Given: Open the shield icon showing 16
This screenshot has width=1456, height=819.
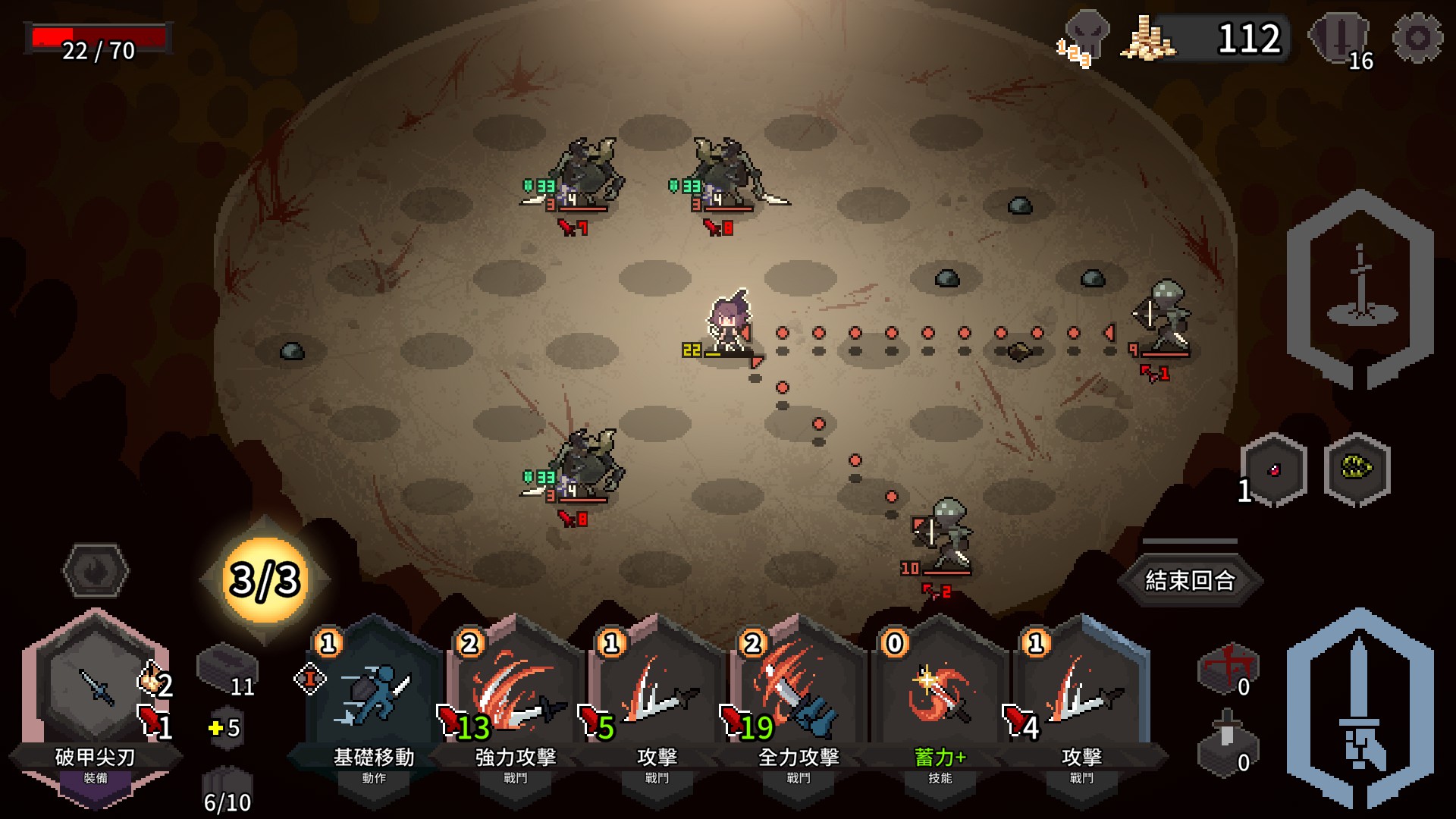Looking at the screenshot, I should click(1341, 39).
